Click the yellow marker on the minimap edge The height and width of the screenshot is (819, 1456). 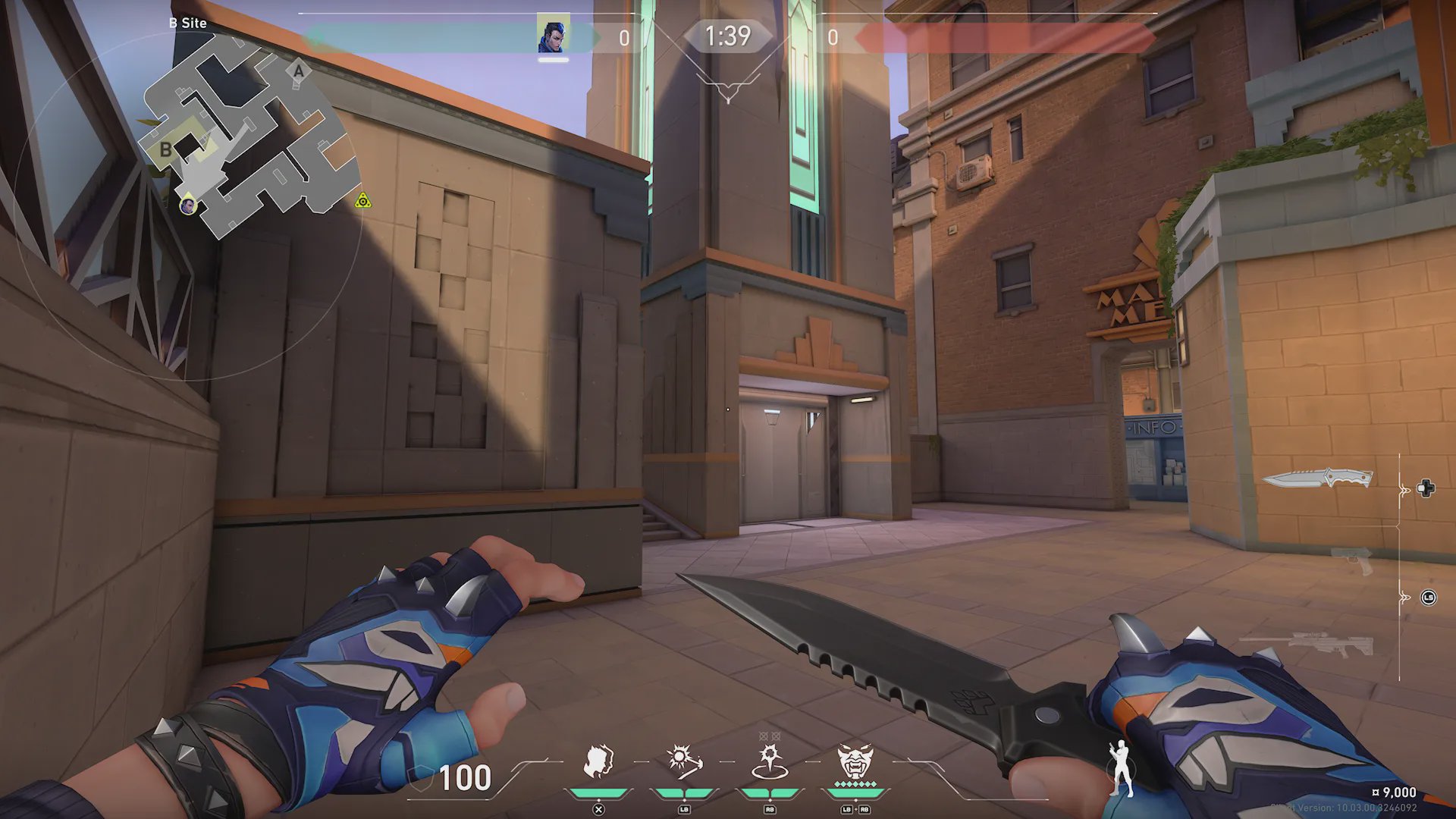363,200
